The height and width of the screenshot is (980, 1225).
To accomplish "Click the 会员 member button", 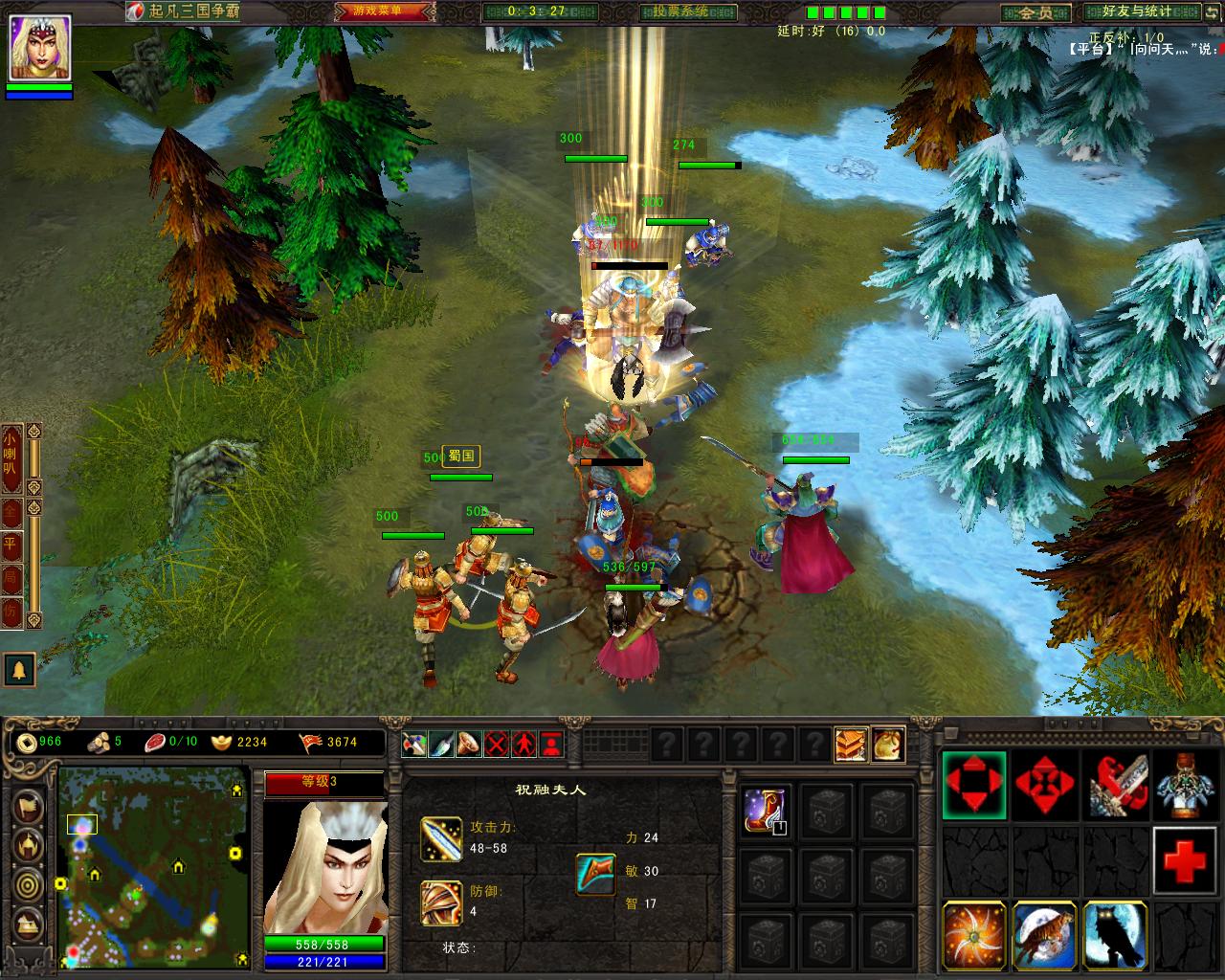I will click(x=1036, y=12).
